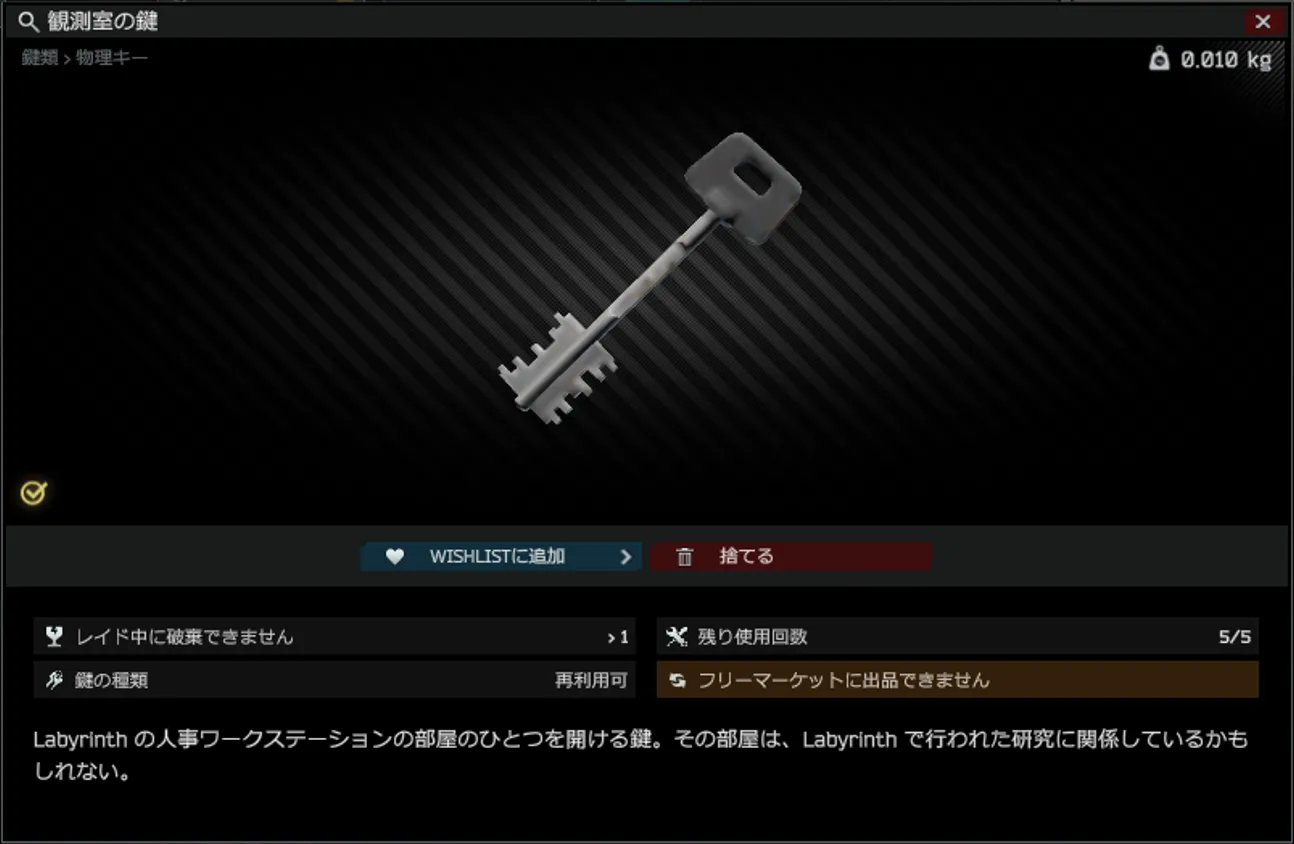Expand the >1 indicator on the discard-protection row
1294x844 pixels.
(620, 636)
